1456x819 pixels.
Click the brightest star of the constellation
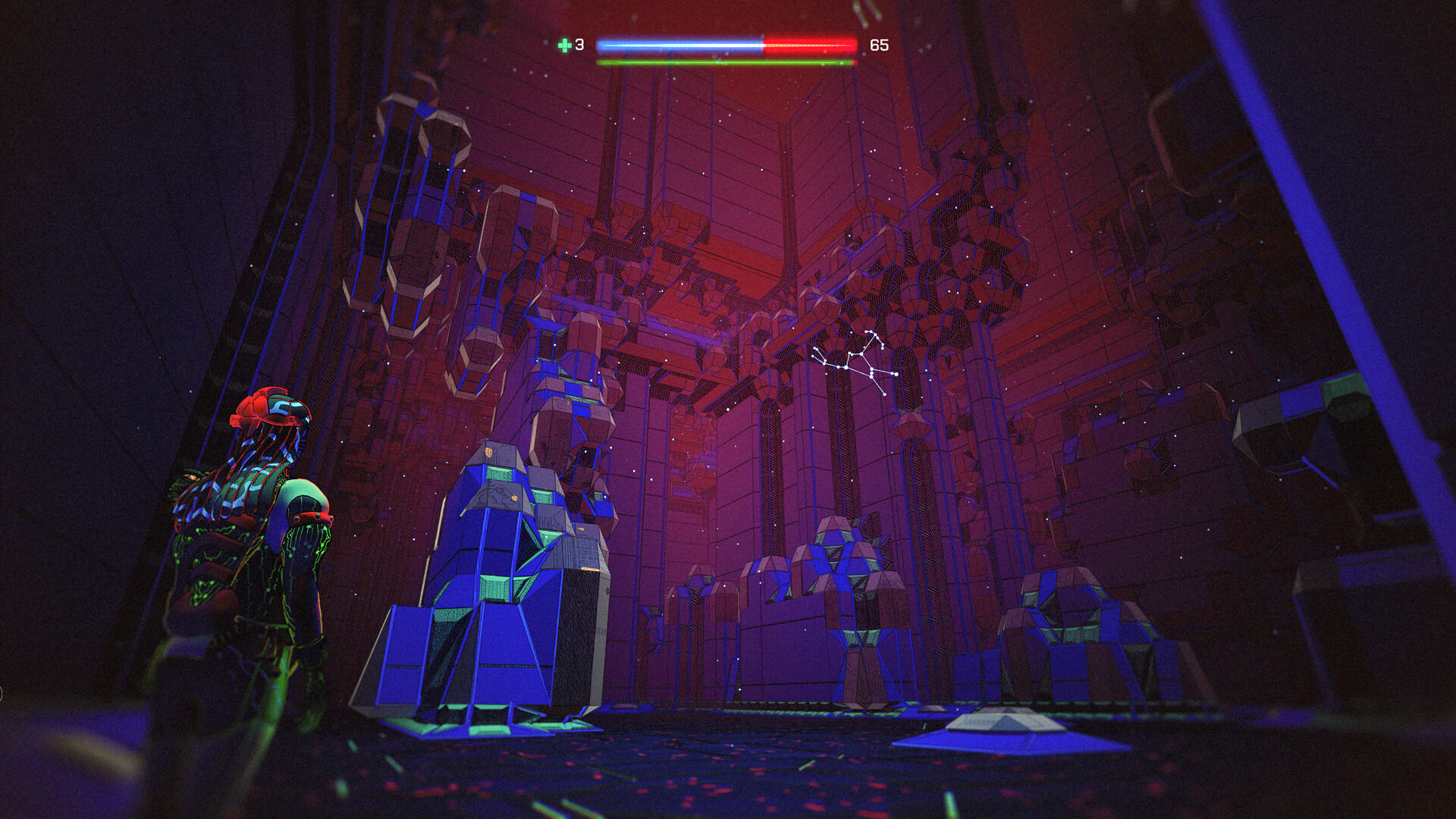pyautogui.click(x=895, y=373)
